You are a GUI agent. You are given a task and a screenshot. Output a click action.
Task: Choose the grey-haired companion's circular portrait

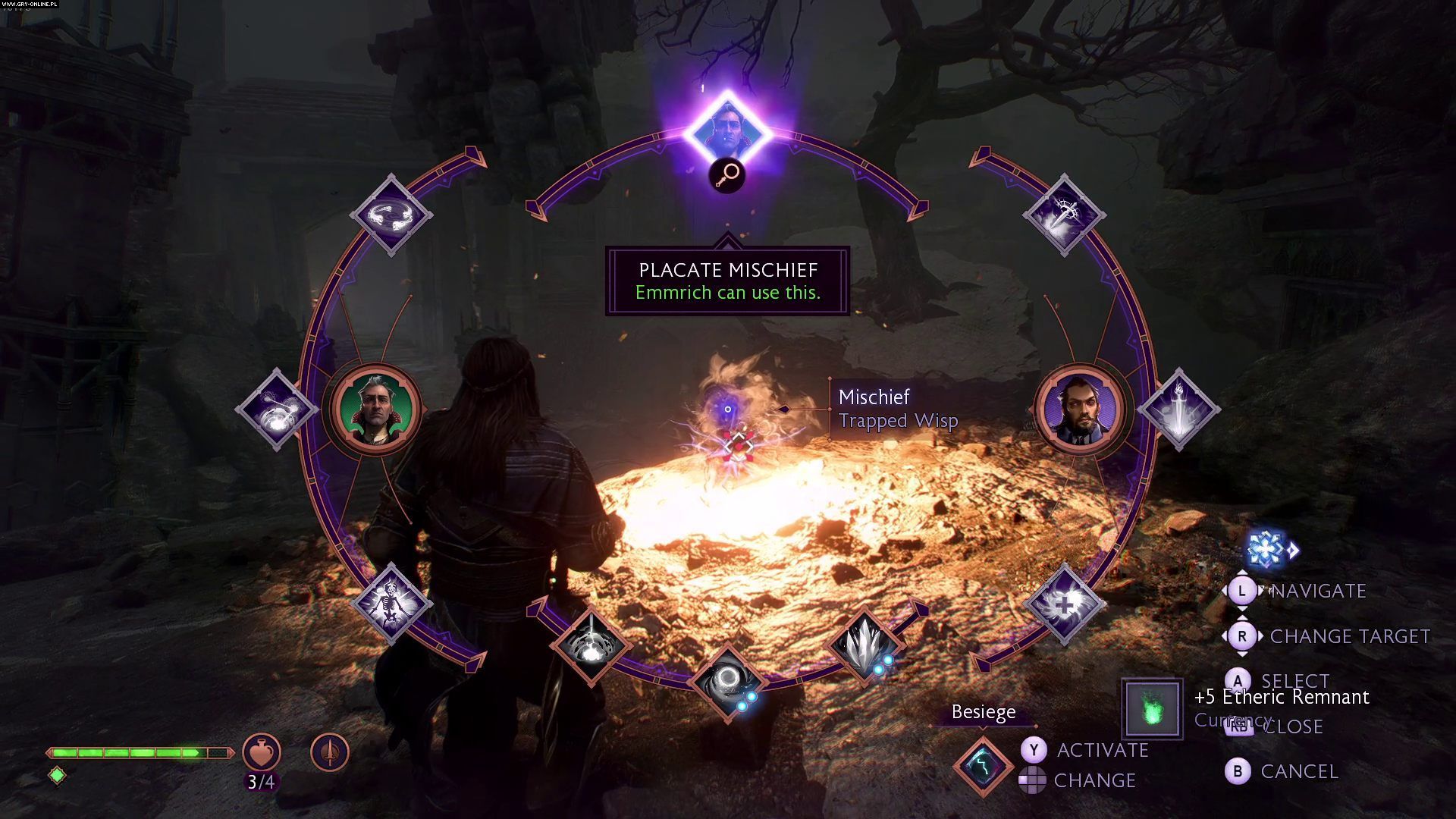[x=375, y=409]
